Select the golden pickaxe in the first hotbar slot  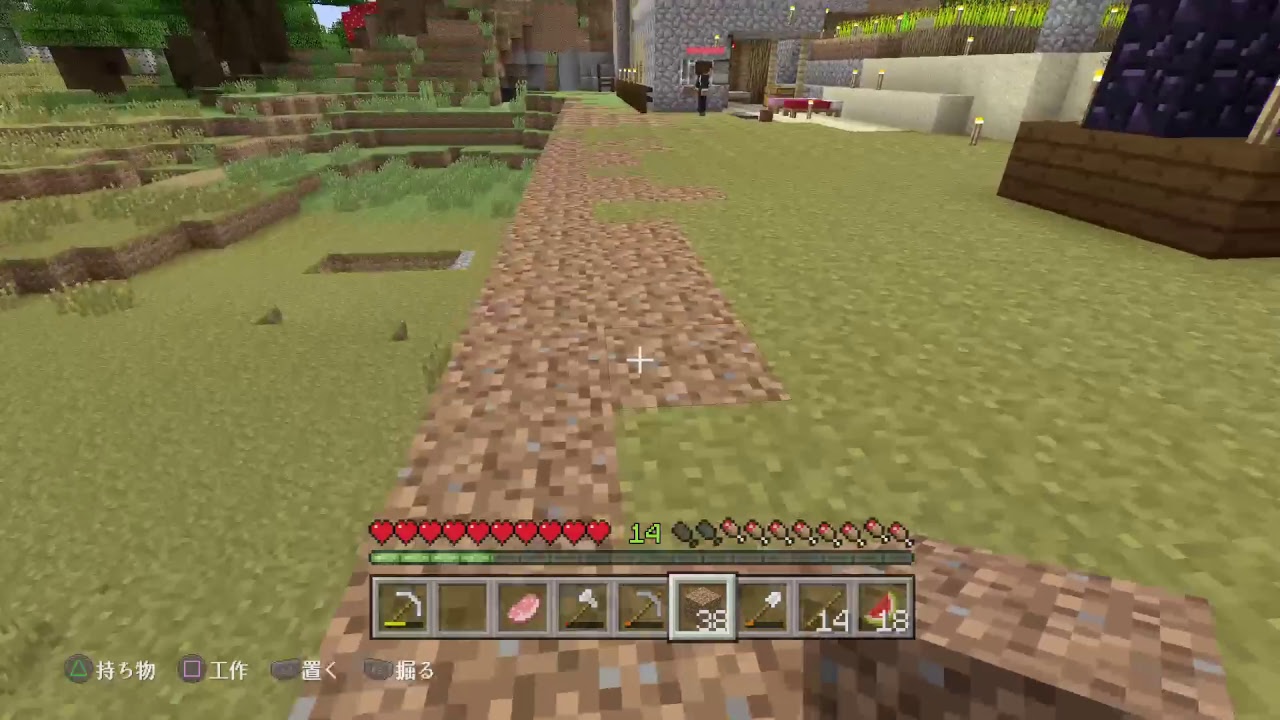pyautogui.click(x=402, y=604)
